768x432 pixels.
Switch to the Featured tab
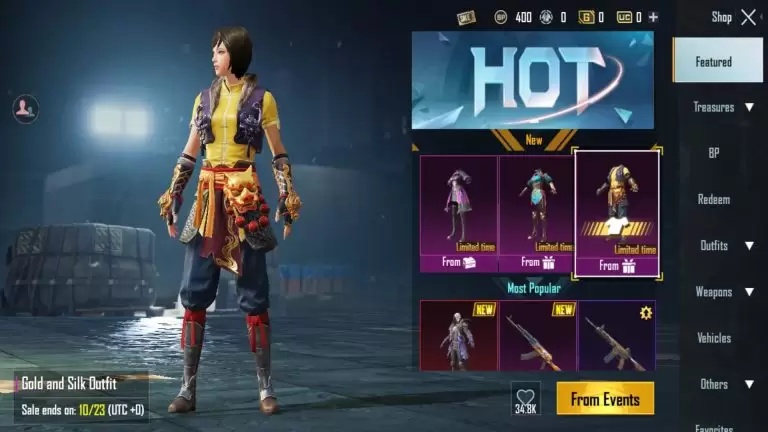(x=714, y=61)
